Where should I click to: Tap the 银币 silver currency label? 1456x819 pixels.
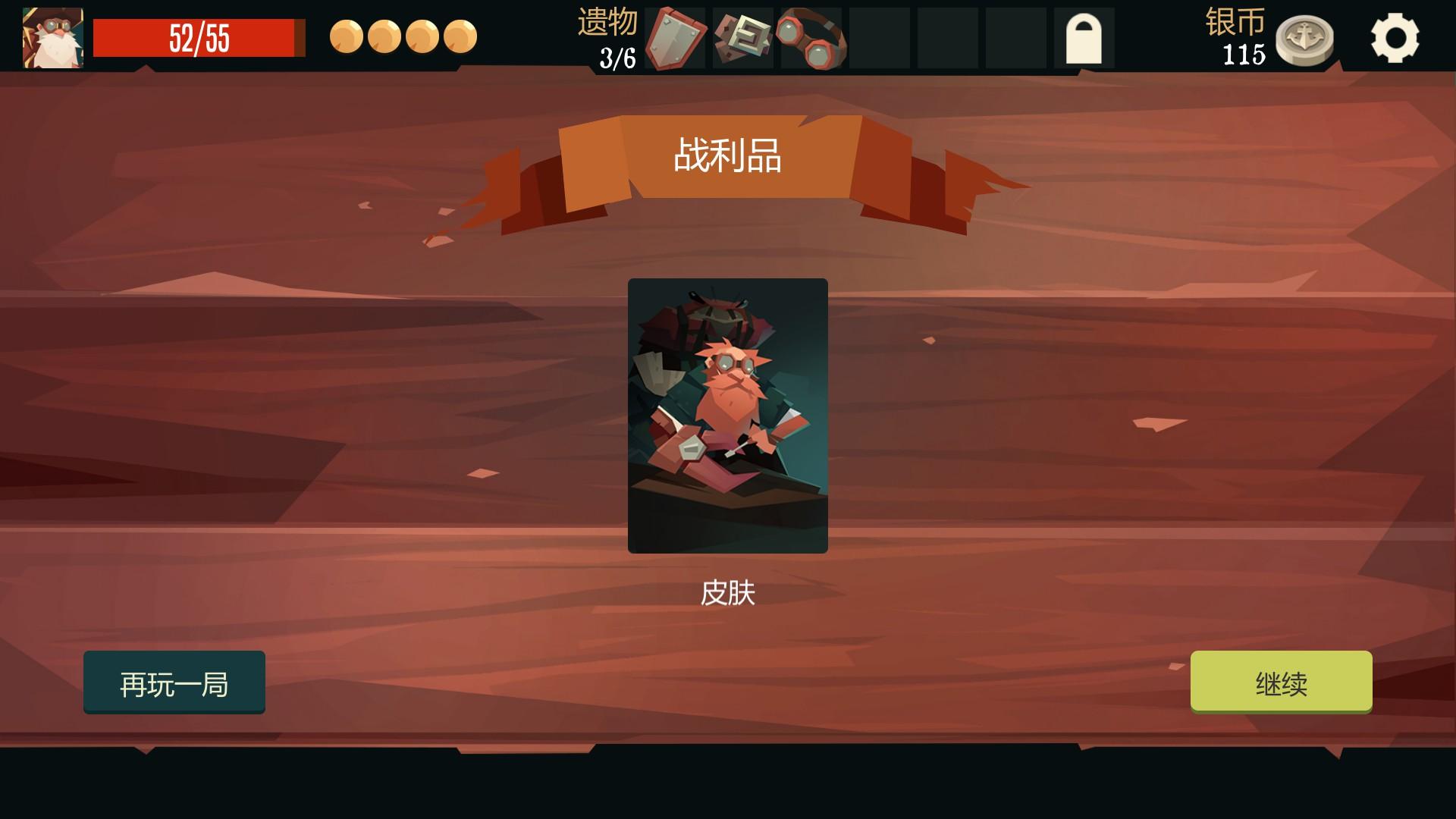1236,25
